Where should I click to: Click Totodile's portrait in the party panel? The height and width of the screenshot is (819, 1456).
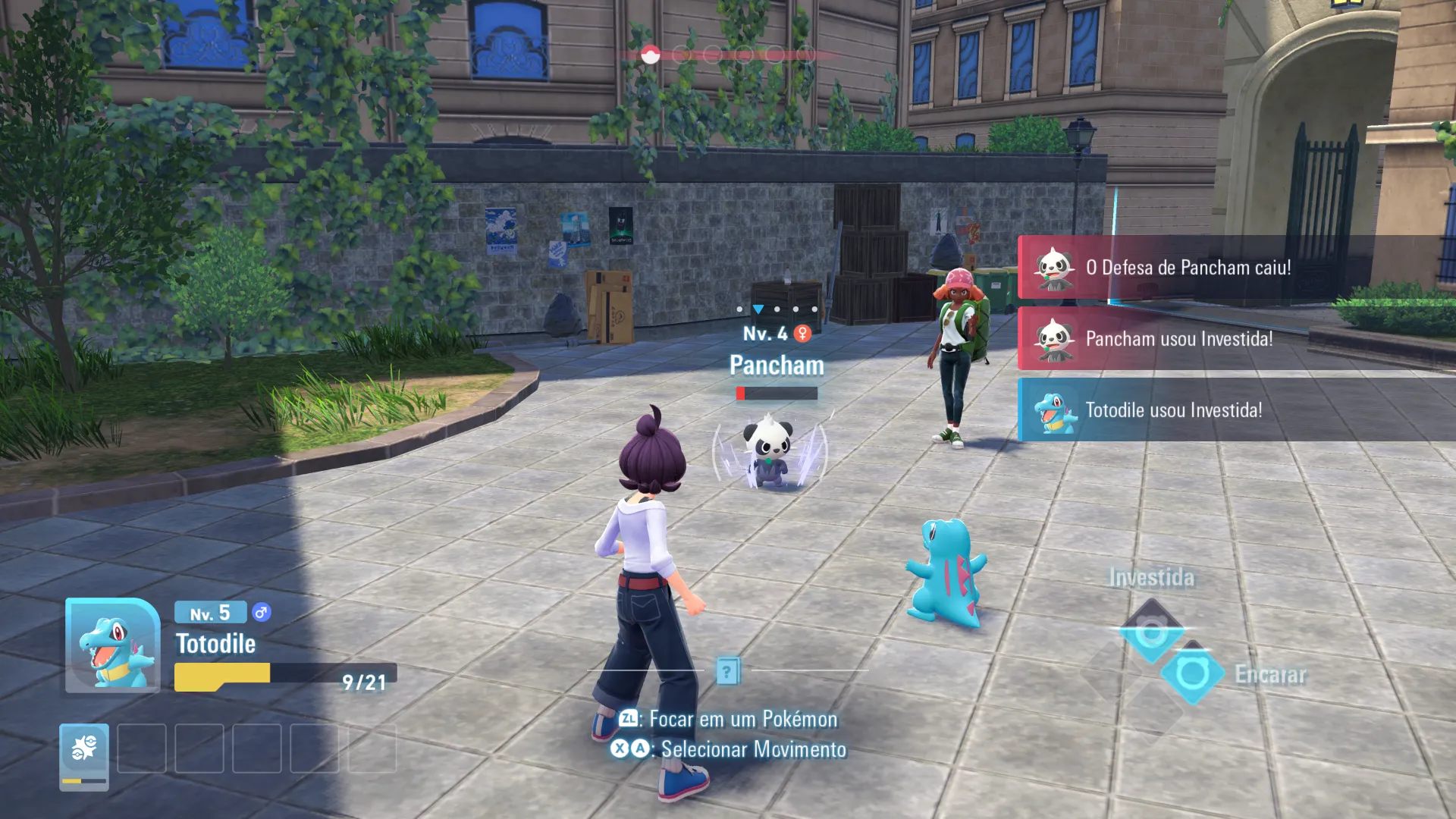tap(112, 645)
